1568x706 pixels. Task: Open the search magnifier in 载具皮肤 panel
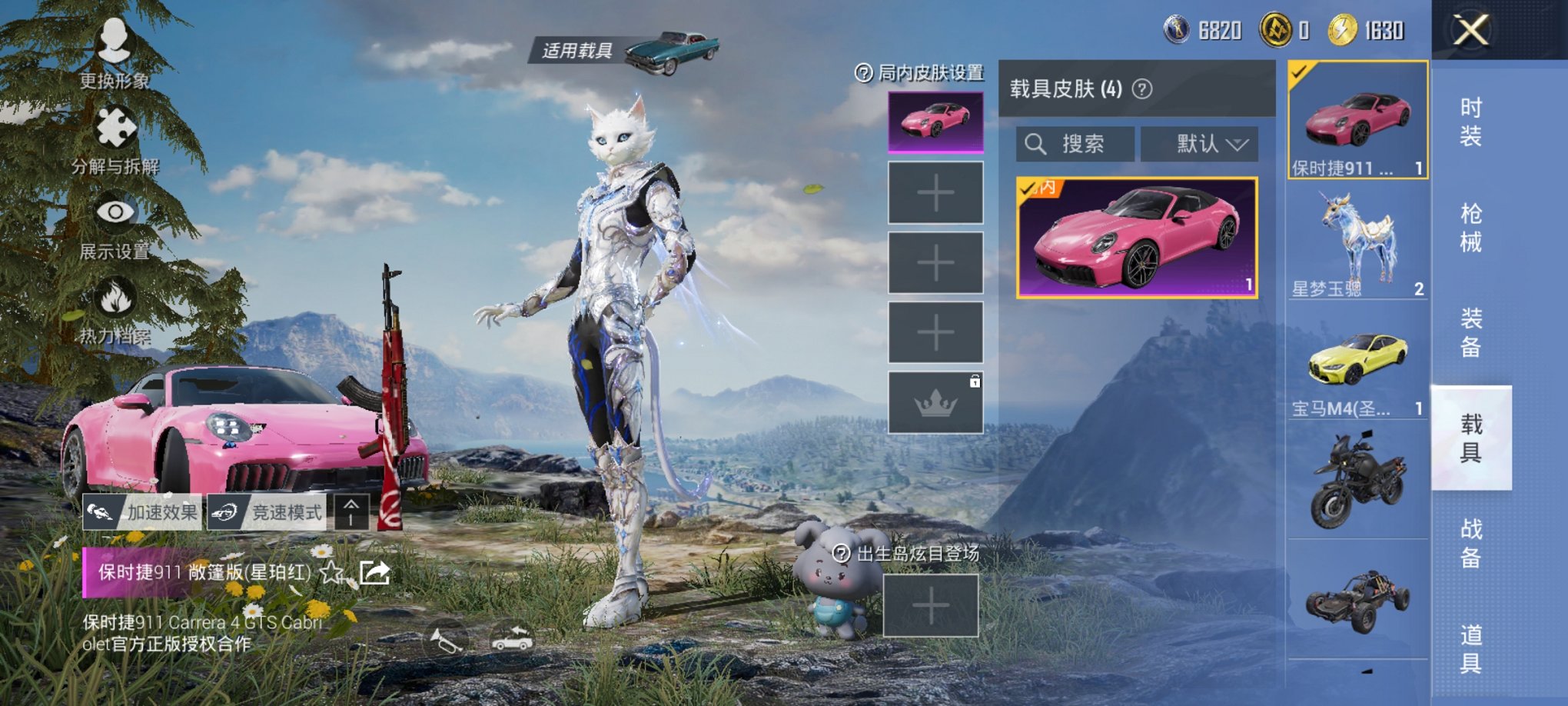[1037, 145]
